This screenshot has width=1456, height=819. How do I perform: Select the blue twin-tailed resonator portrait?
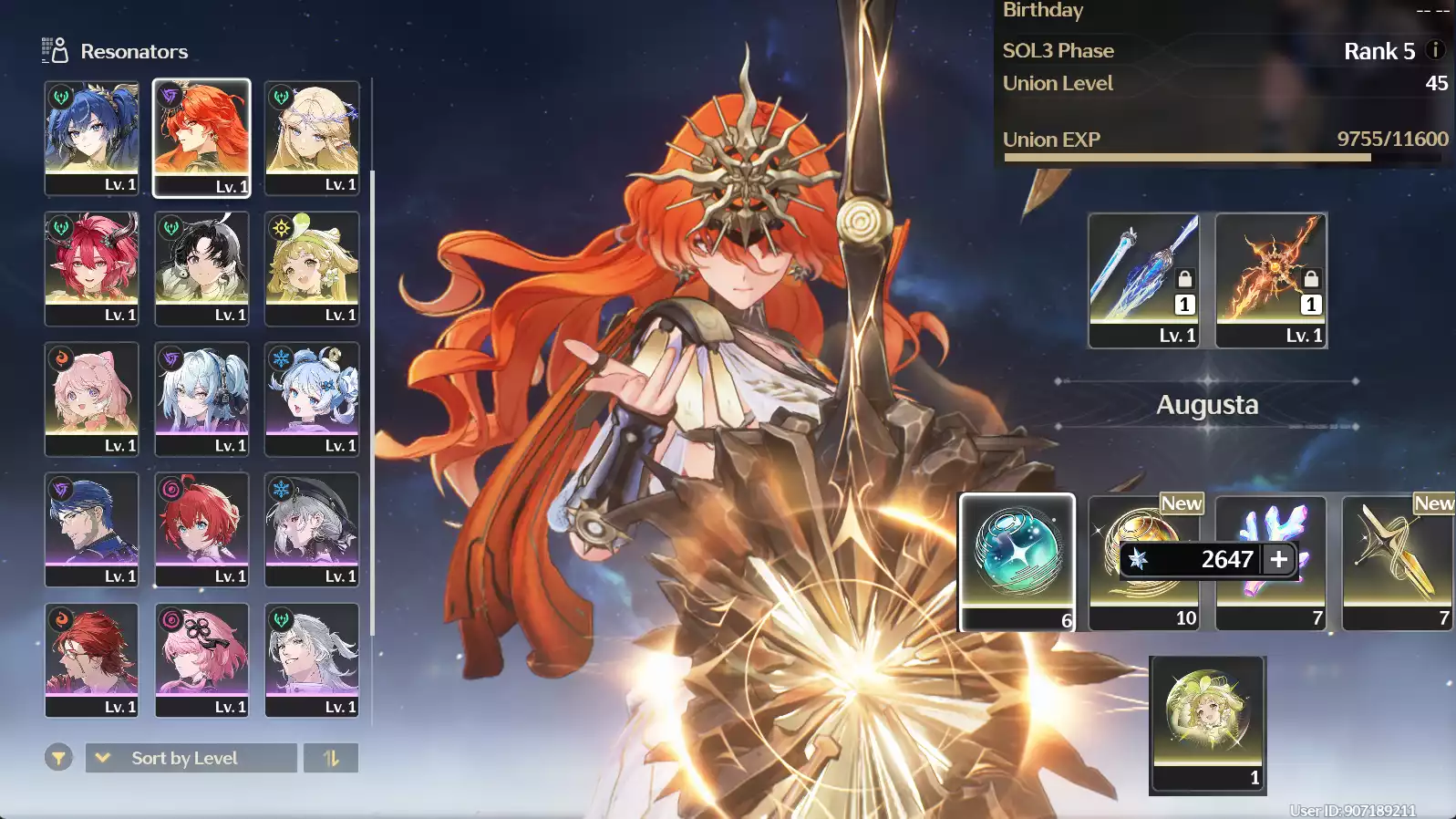pyautogui.click(x=91, y=137)
